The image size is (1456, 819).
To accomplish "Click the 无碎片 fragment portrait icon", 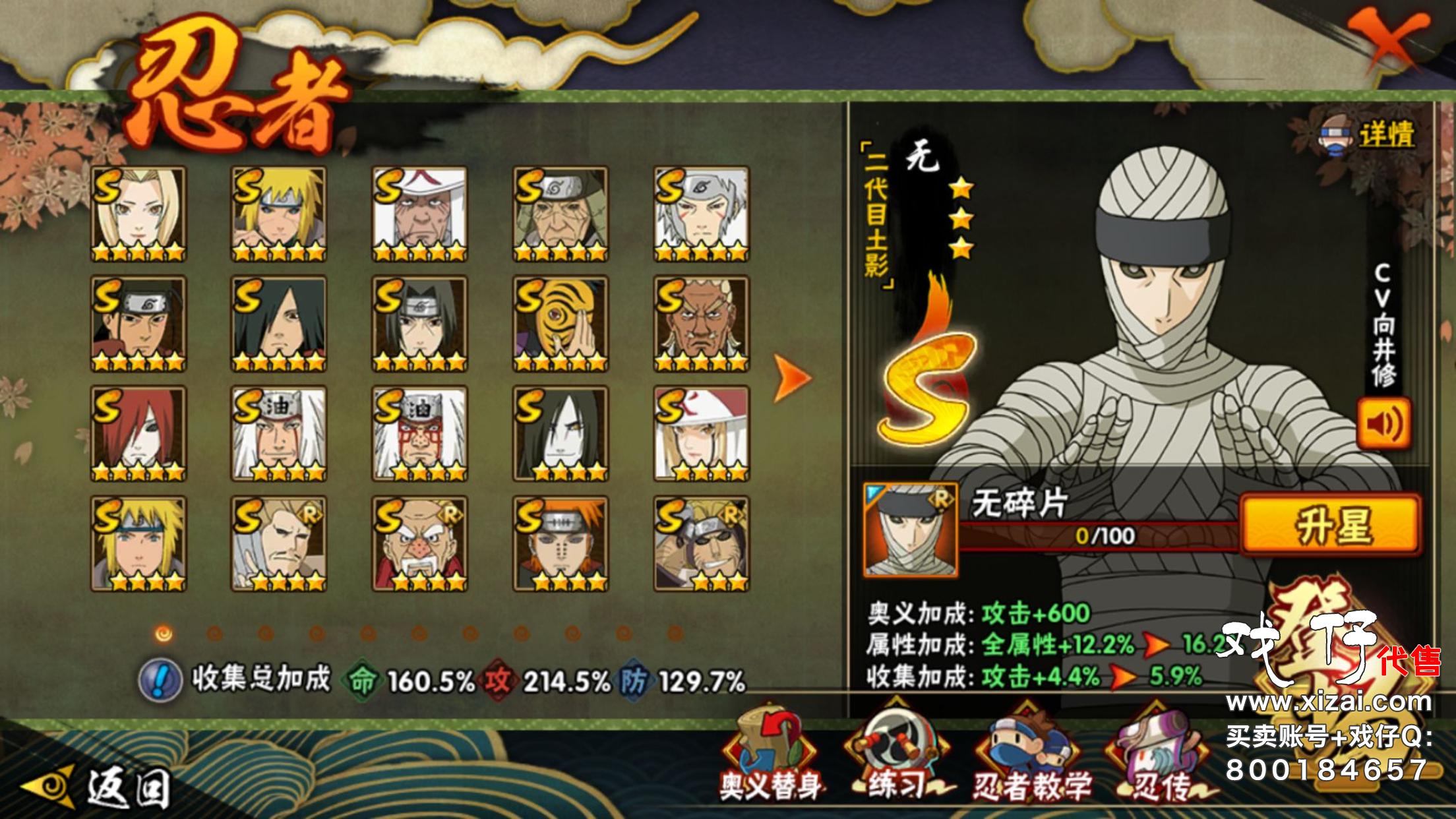I will 911,530.
